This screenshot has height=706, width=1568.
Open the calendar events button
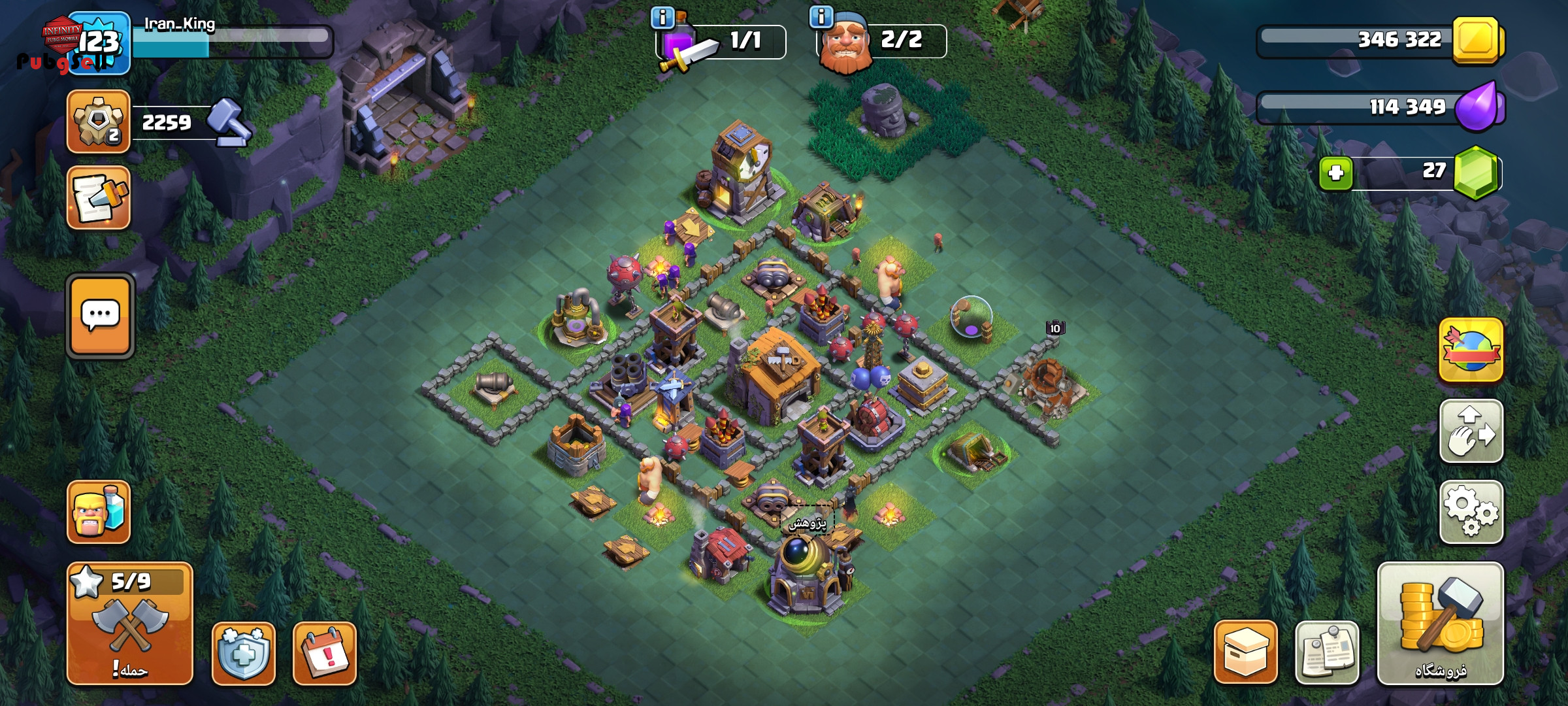click(325, 653)
